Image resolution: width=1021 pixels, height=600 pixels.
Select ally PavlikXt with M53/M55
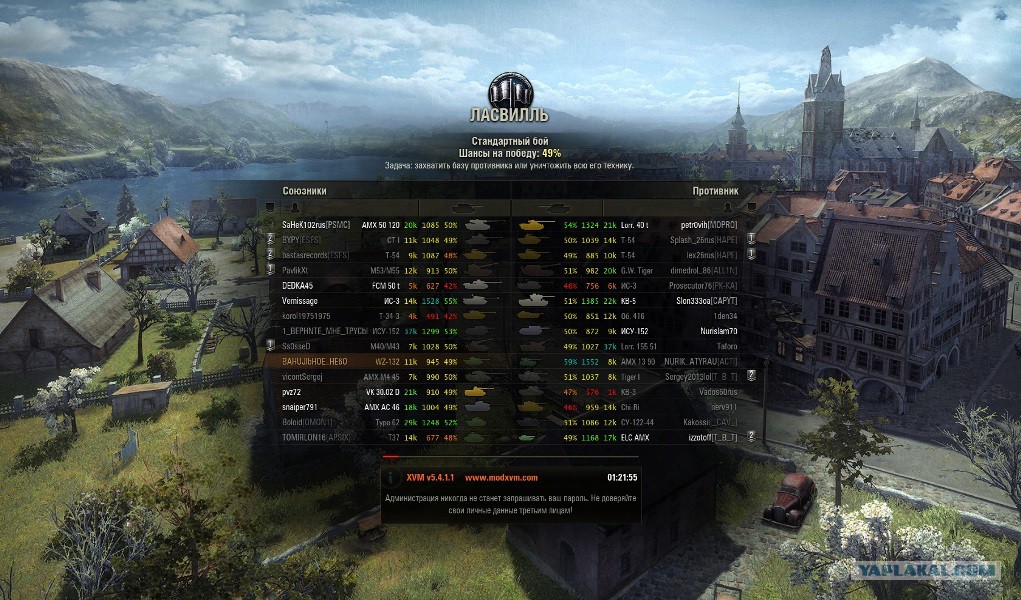coord(302,270)
